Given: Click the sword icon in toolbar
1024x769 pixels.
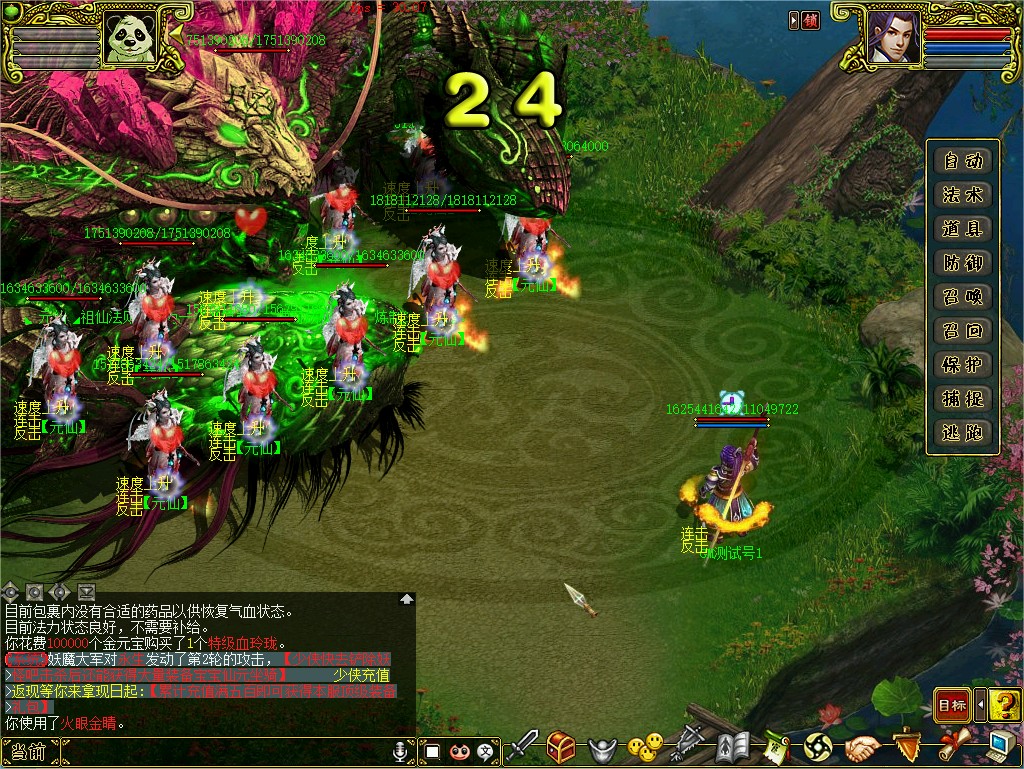Looking at the screenshot, I should coord(522,747).
